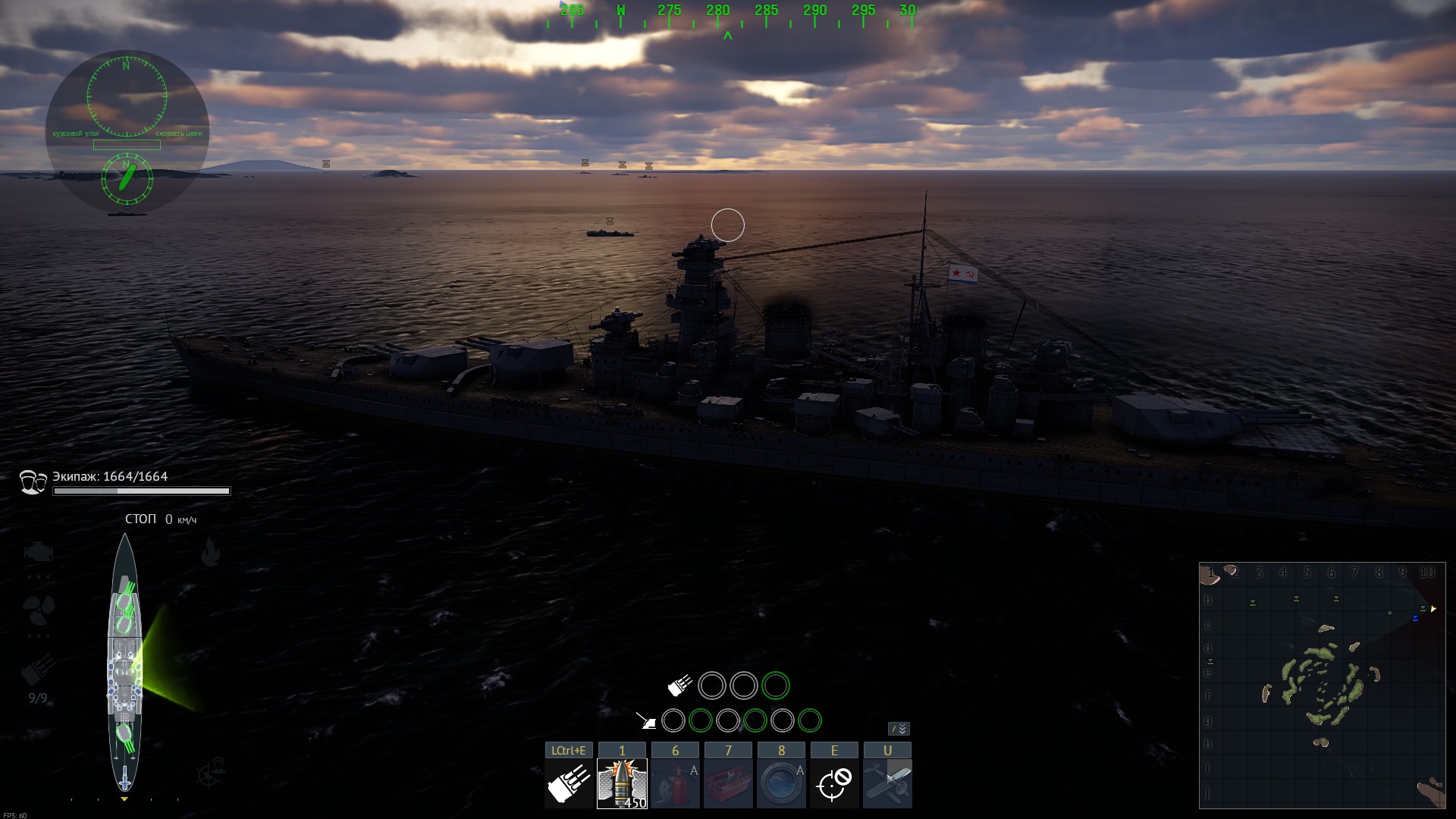Activate the fire extinguisher action
The image size is (1456, 819).
(675, 783)
